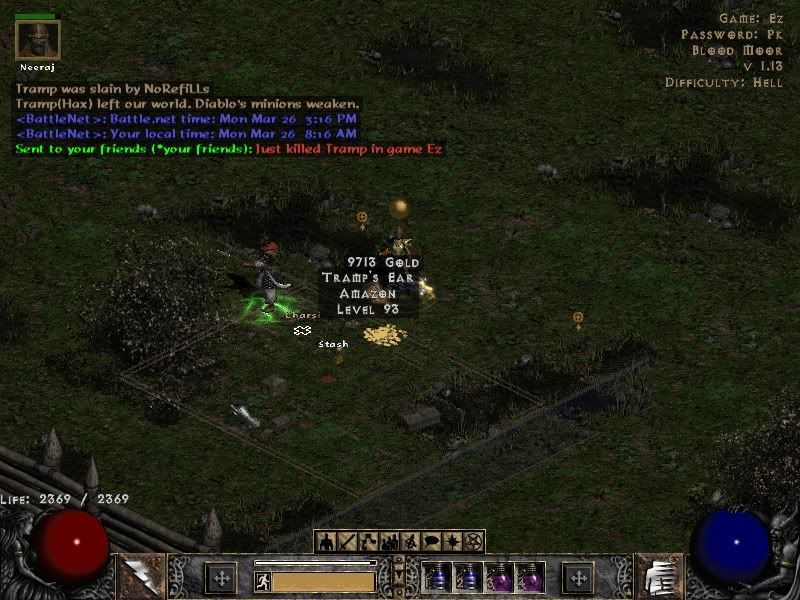This screenshot has height=600, width=800.
Task: Open the character stats screen icon
Action: click(x=326, y=542)
